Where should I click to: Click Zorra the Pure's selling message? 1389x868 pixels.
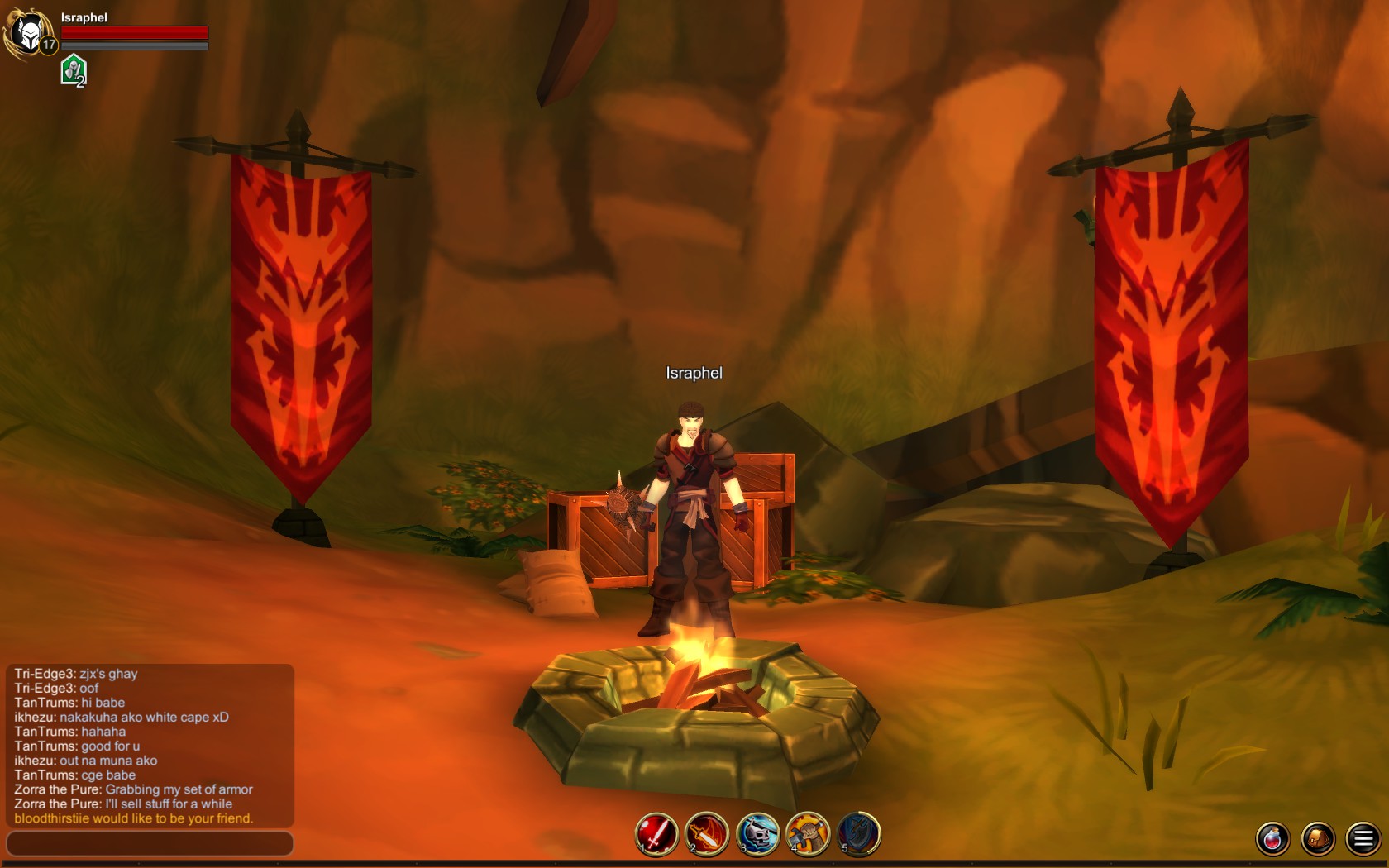[124, 804]
